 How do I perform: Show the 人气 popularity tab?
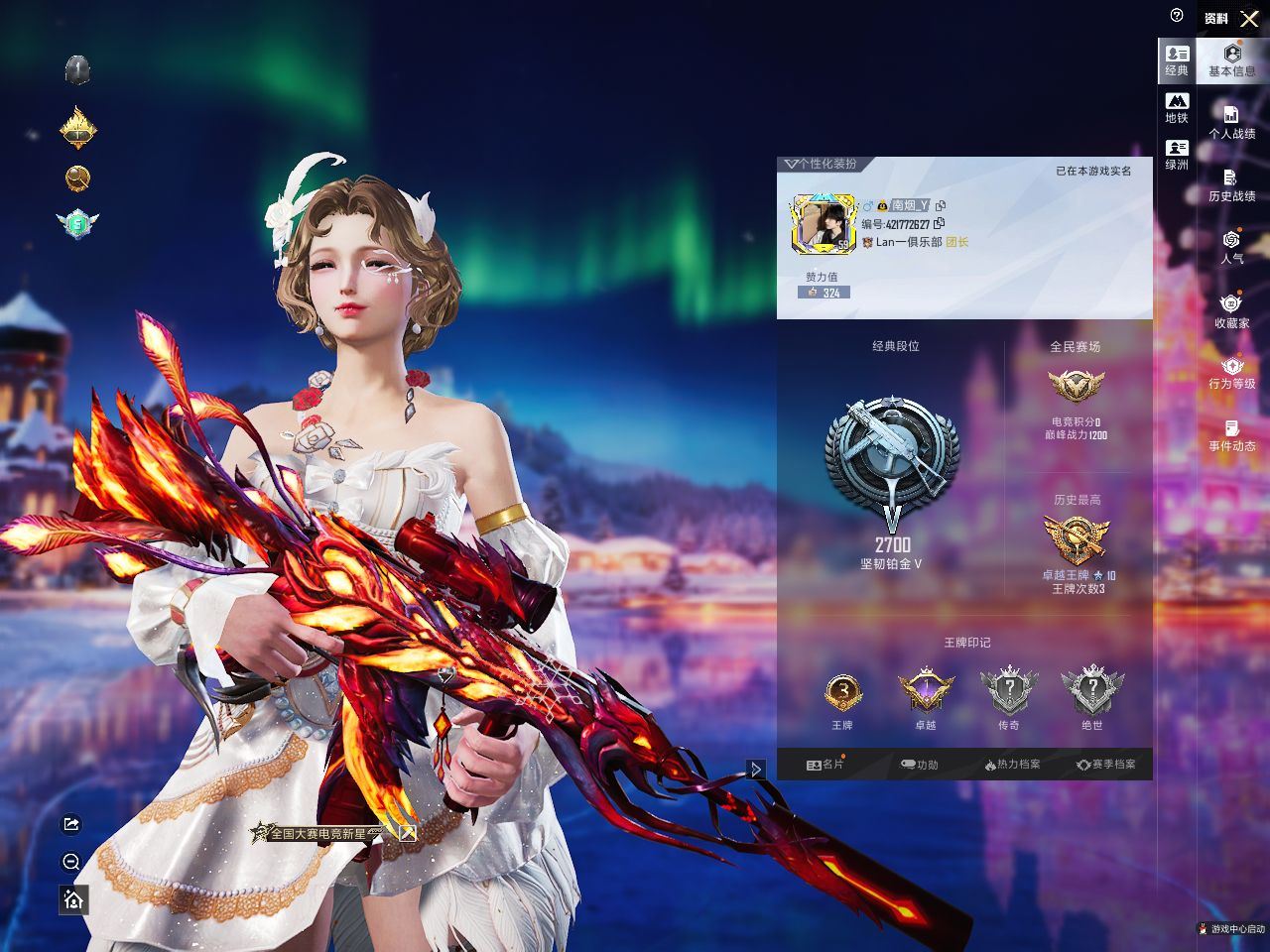1231,247
